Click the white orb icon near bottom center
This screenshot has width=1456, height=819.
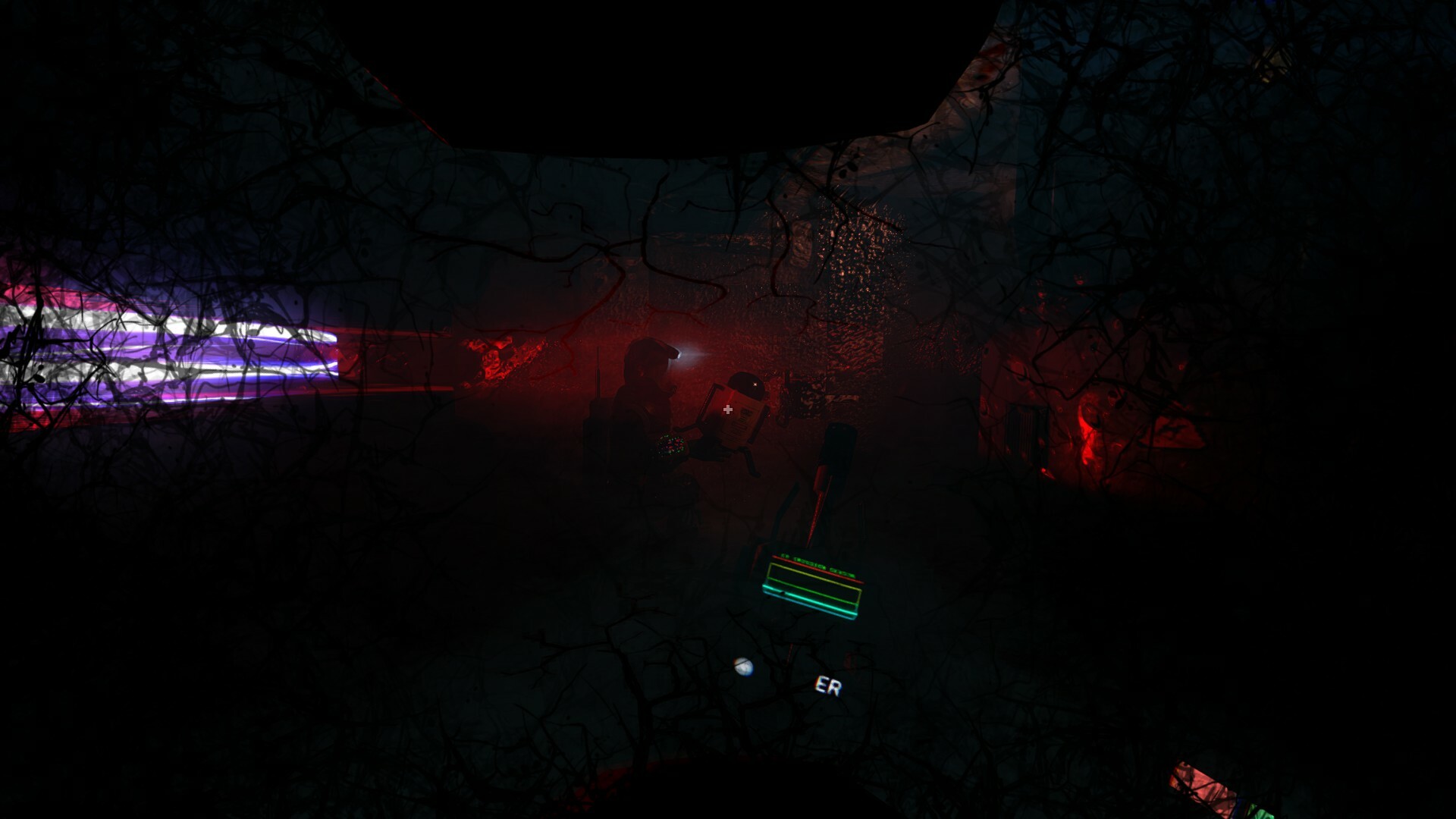click(743, 666)
